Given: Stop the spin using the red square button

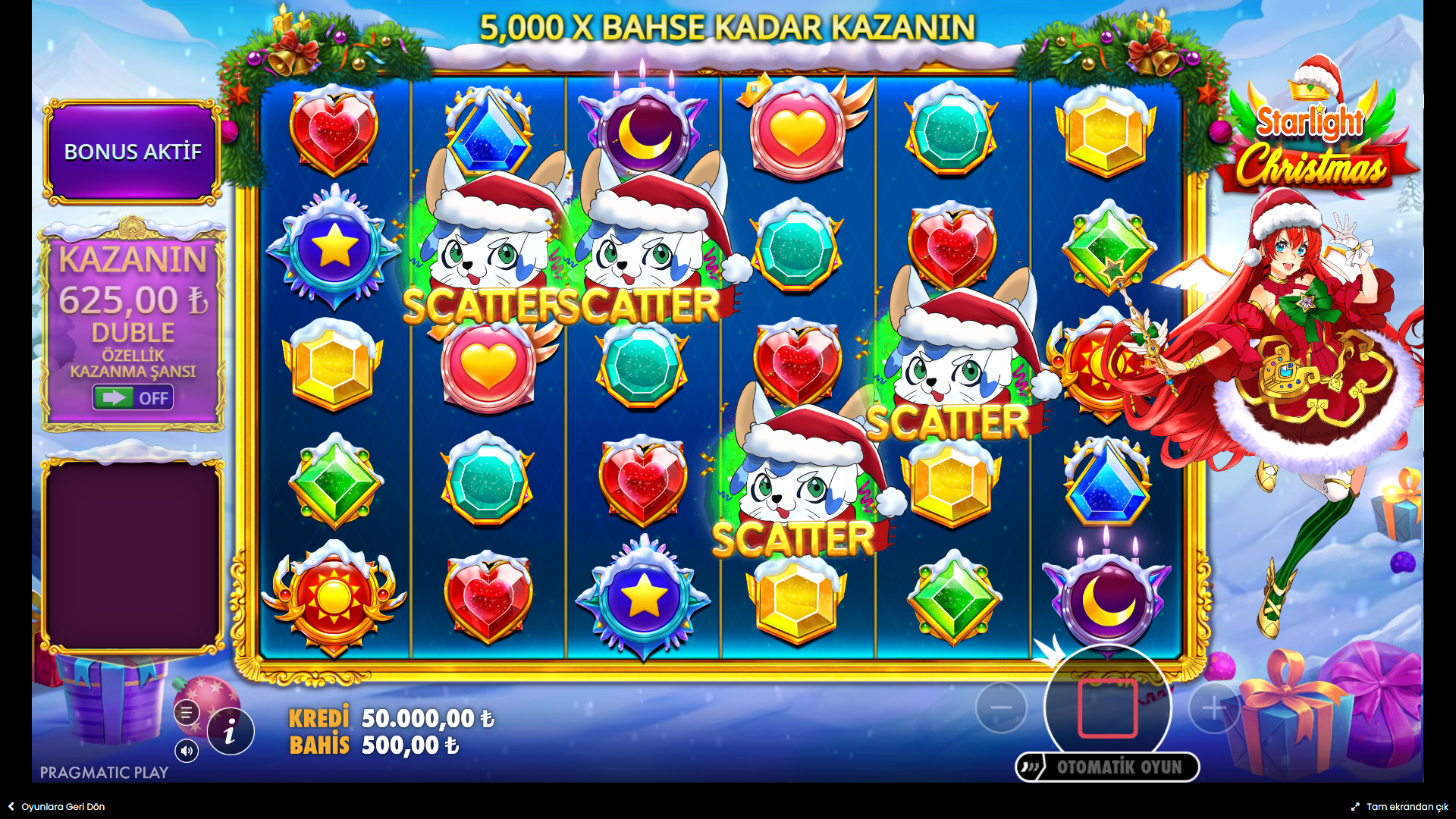Looking at the screenshot, I should (1107, 708).
